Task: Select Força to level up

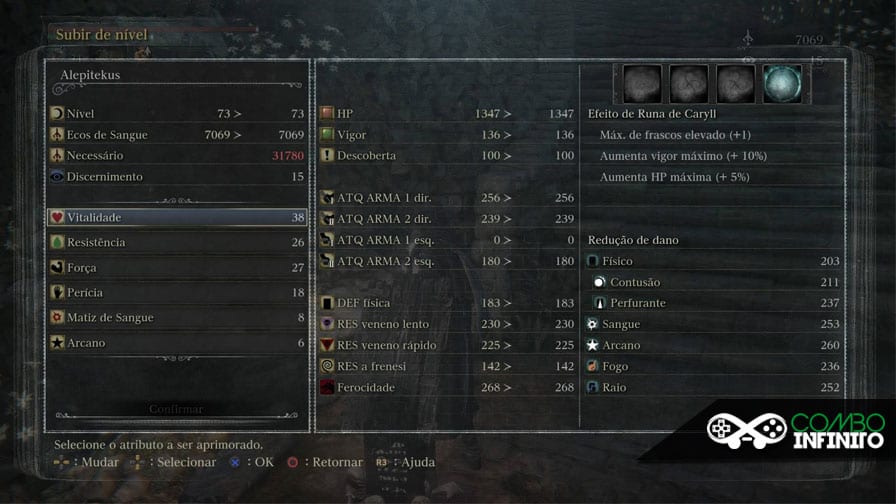Action: [x=177, y=267]
